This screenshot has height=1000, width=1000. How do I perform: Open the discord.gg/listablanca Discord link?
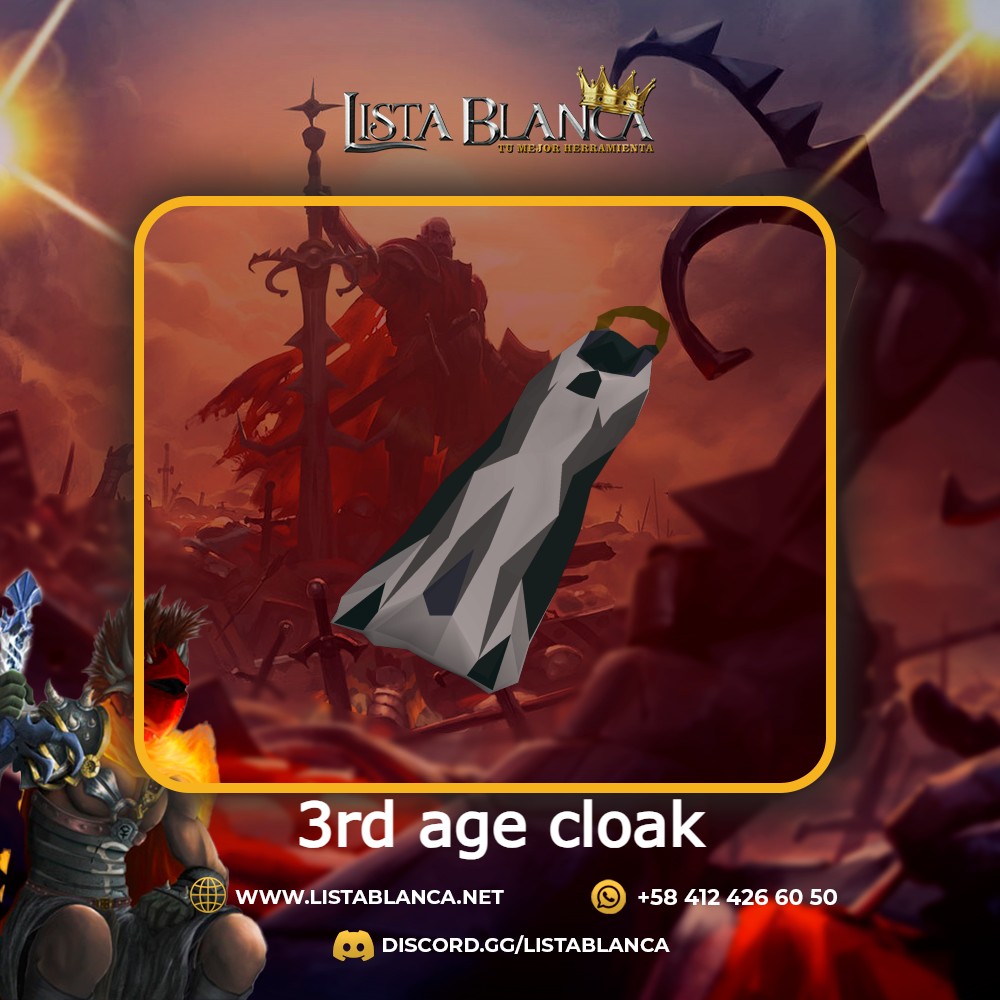pyautogui.click(x=524, y=945)
